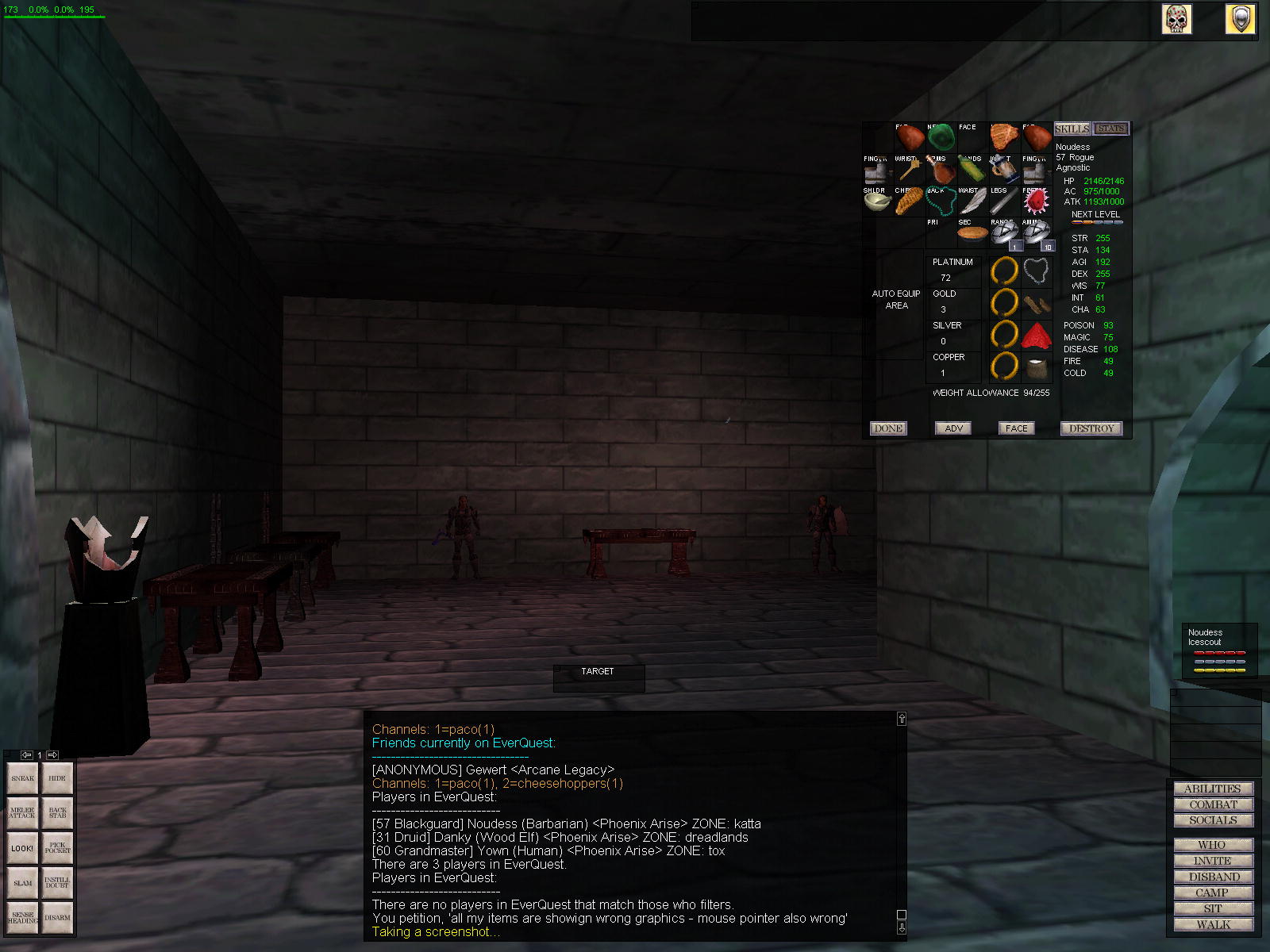This screenshot has width=1270, height=952.
Task: Select the red hat inventory slot
Action: coord(1036,336)
